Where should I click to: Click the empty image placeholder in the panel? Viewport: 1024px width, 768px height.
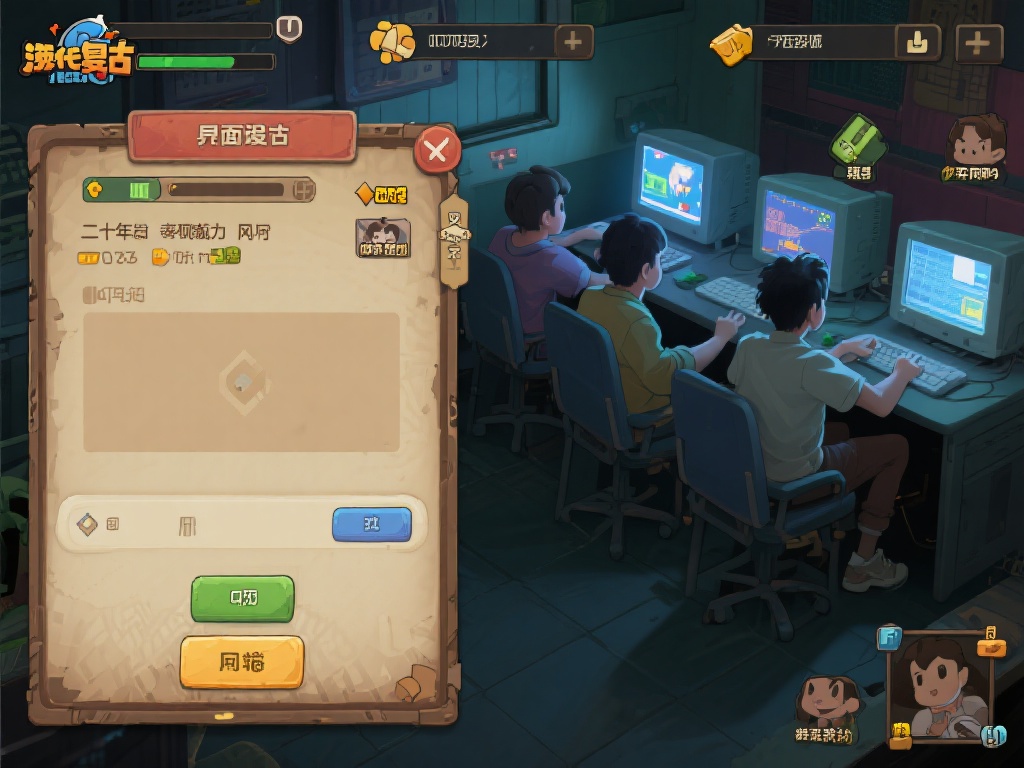(x=241, y=381)
